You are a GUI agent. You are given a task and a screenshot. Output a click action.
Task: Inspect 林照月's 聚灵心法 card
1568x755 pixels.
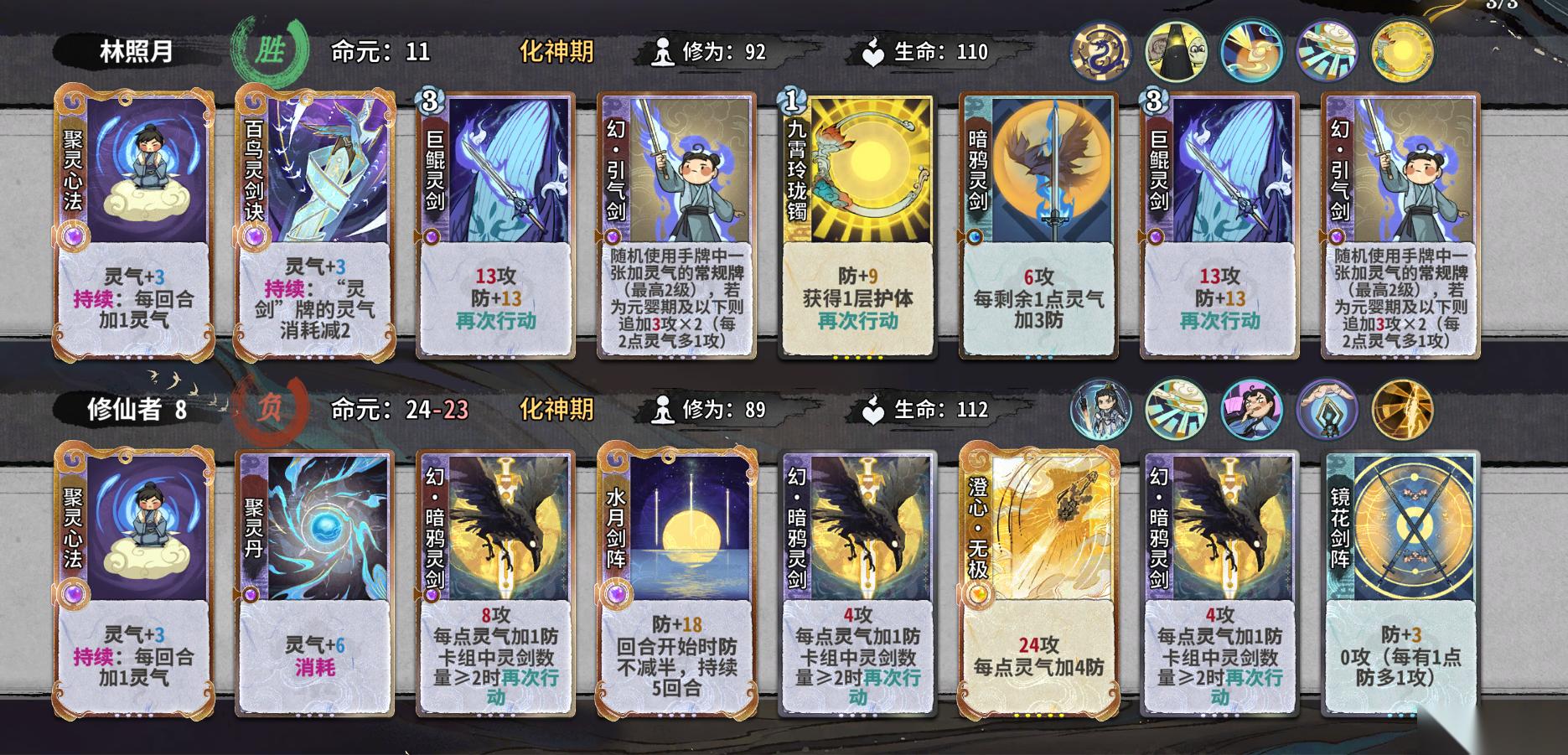(x=134, y=226)
